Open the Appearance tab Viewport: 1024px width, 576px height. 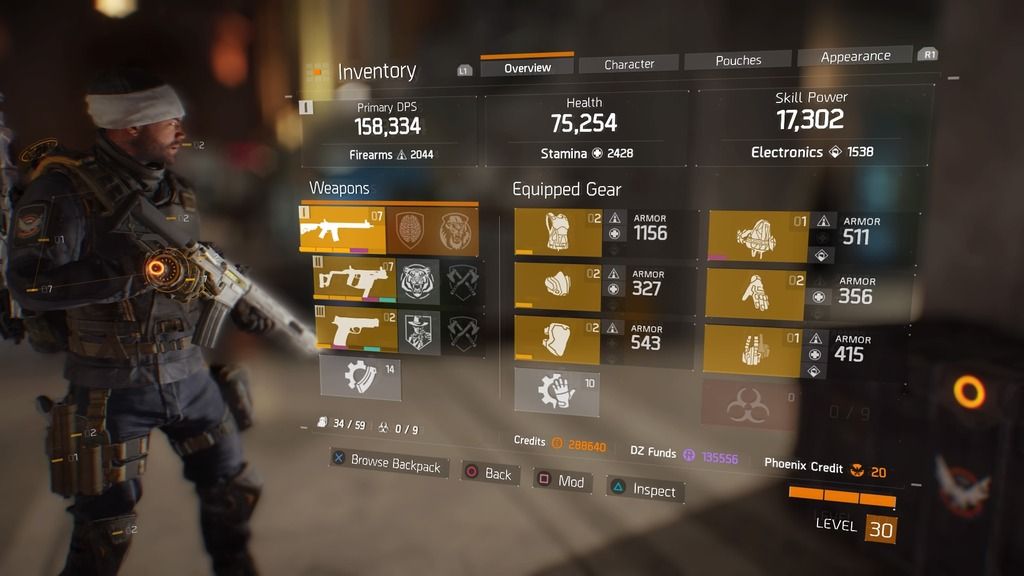(x=855, y=56)
